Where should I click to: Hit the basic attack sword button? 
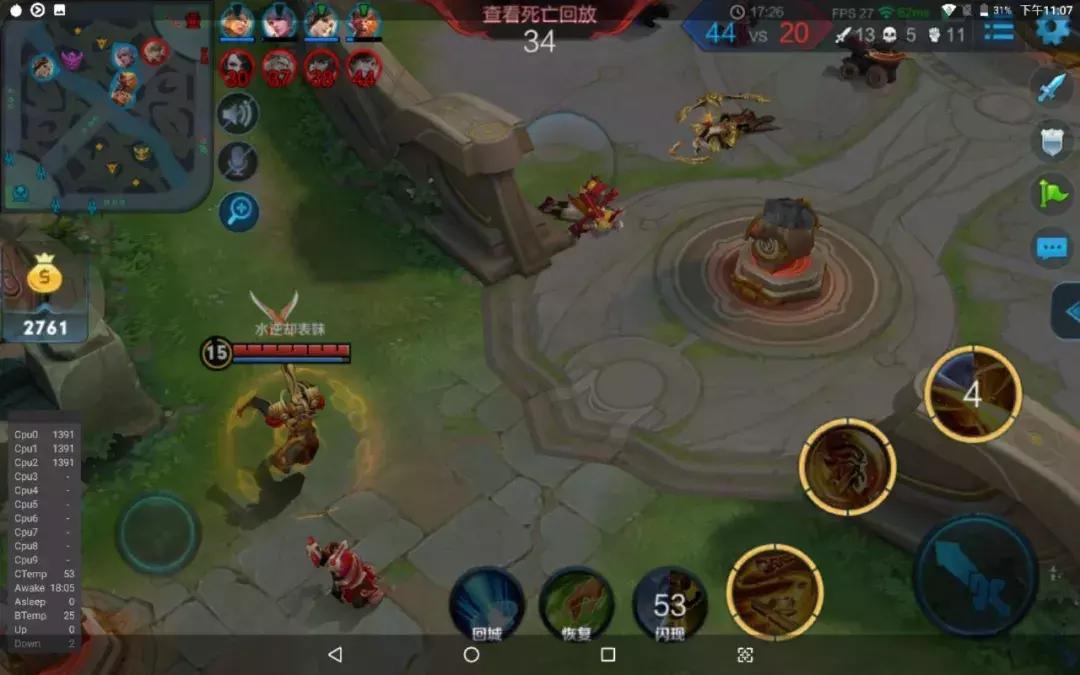[x=974, y=575]
